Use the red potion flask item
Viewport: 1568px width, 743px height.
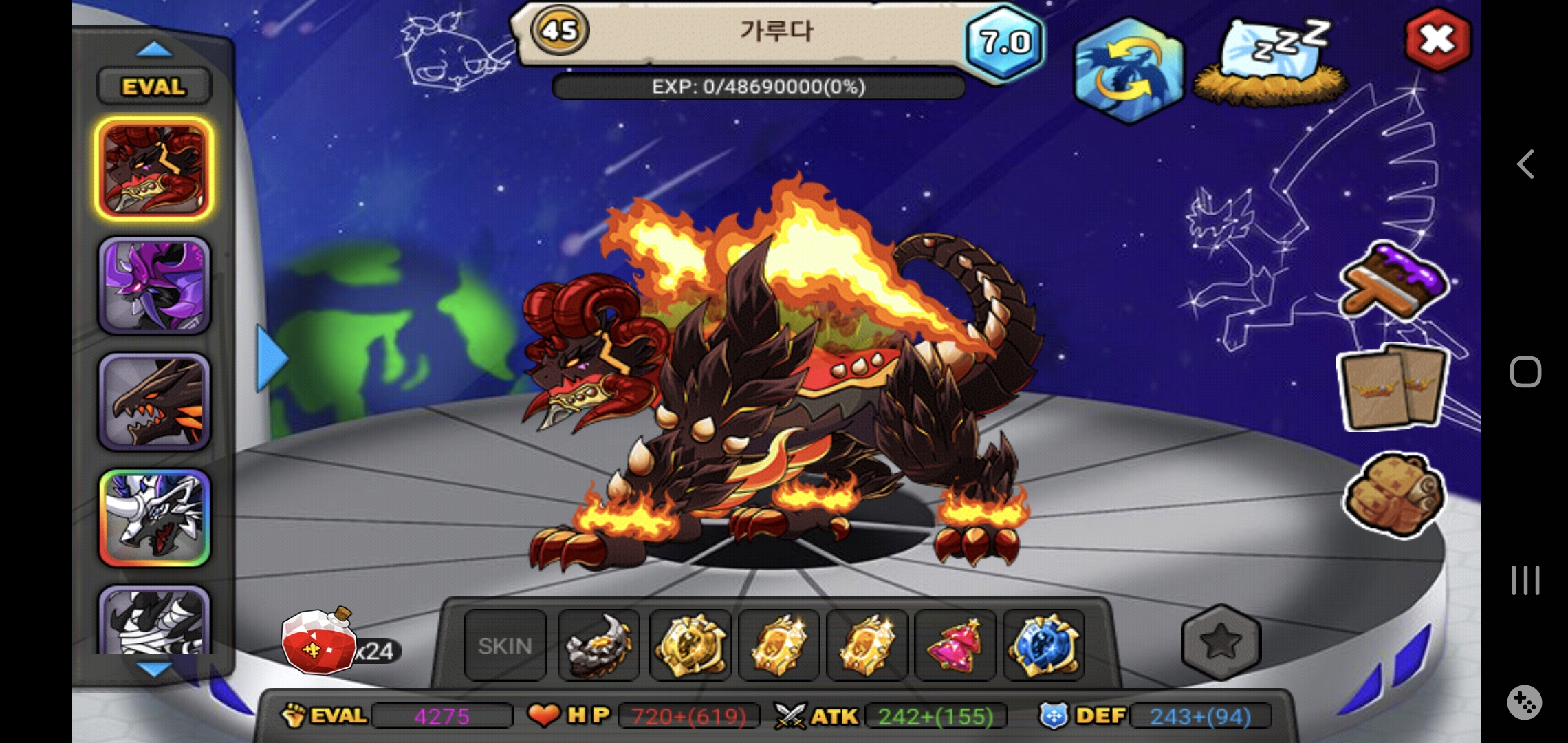318,642
